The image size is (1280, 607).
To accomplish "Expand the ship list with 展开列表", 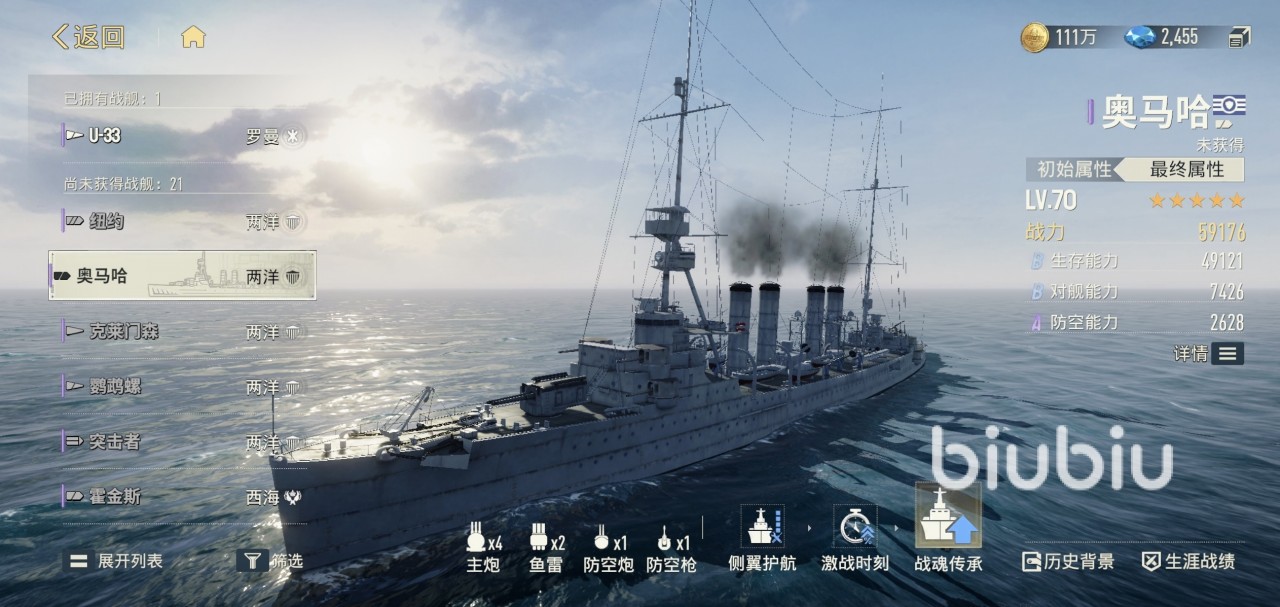I will point(115,561).
